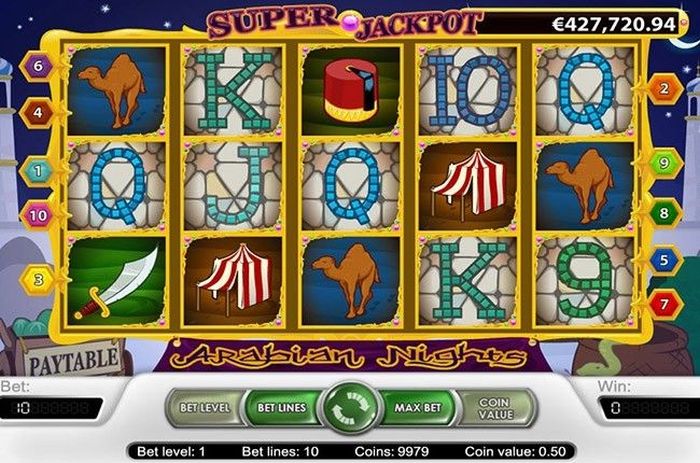Screen dimensions: 700x463
Task: Select the Max Bet button
Action: [419, 408]
